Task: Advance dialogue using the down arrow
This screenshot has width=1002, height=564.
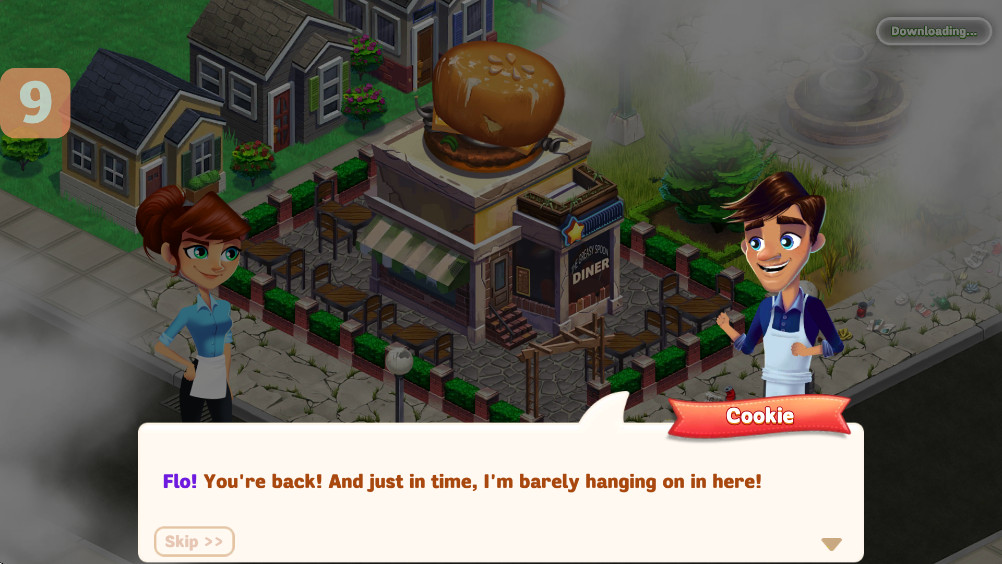Action: [x=831, y=544]
